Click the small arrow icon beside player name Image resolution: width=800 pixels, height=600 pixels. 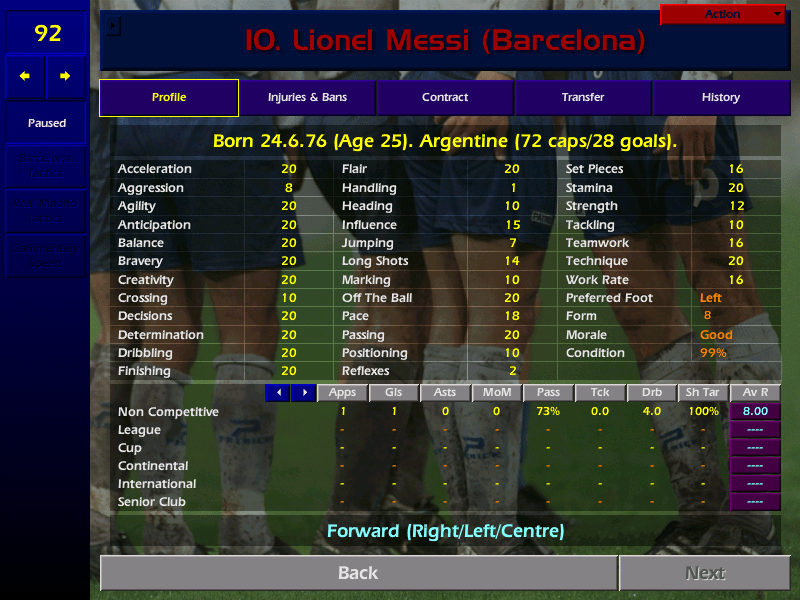tap(113, 26)
